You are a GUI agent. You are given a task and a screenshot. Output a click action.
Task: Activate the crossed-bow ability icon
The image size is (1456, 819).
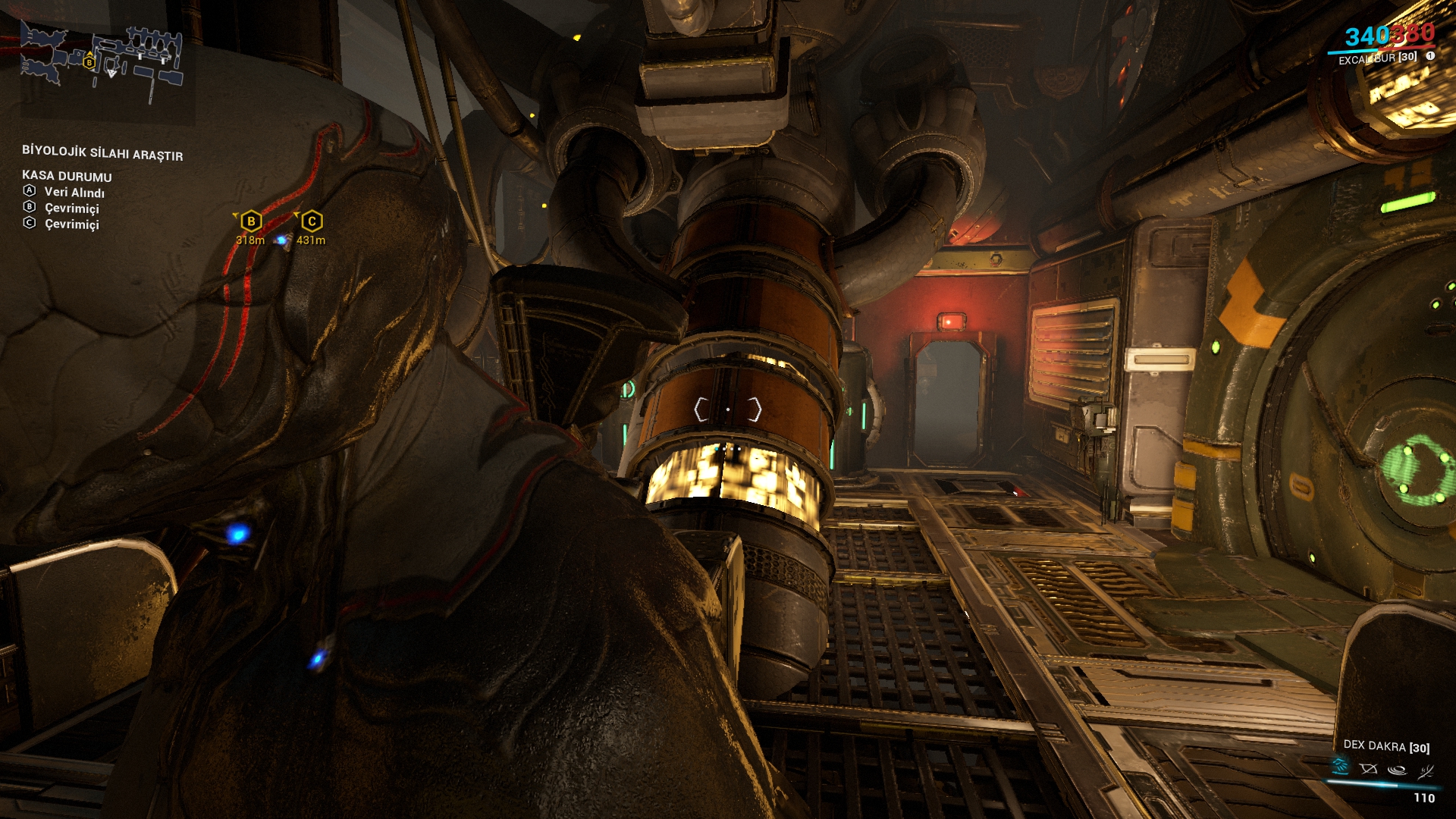(x=1368, y=769)
